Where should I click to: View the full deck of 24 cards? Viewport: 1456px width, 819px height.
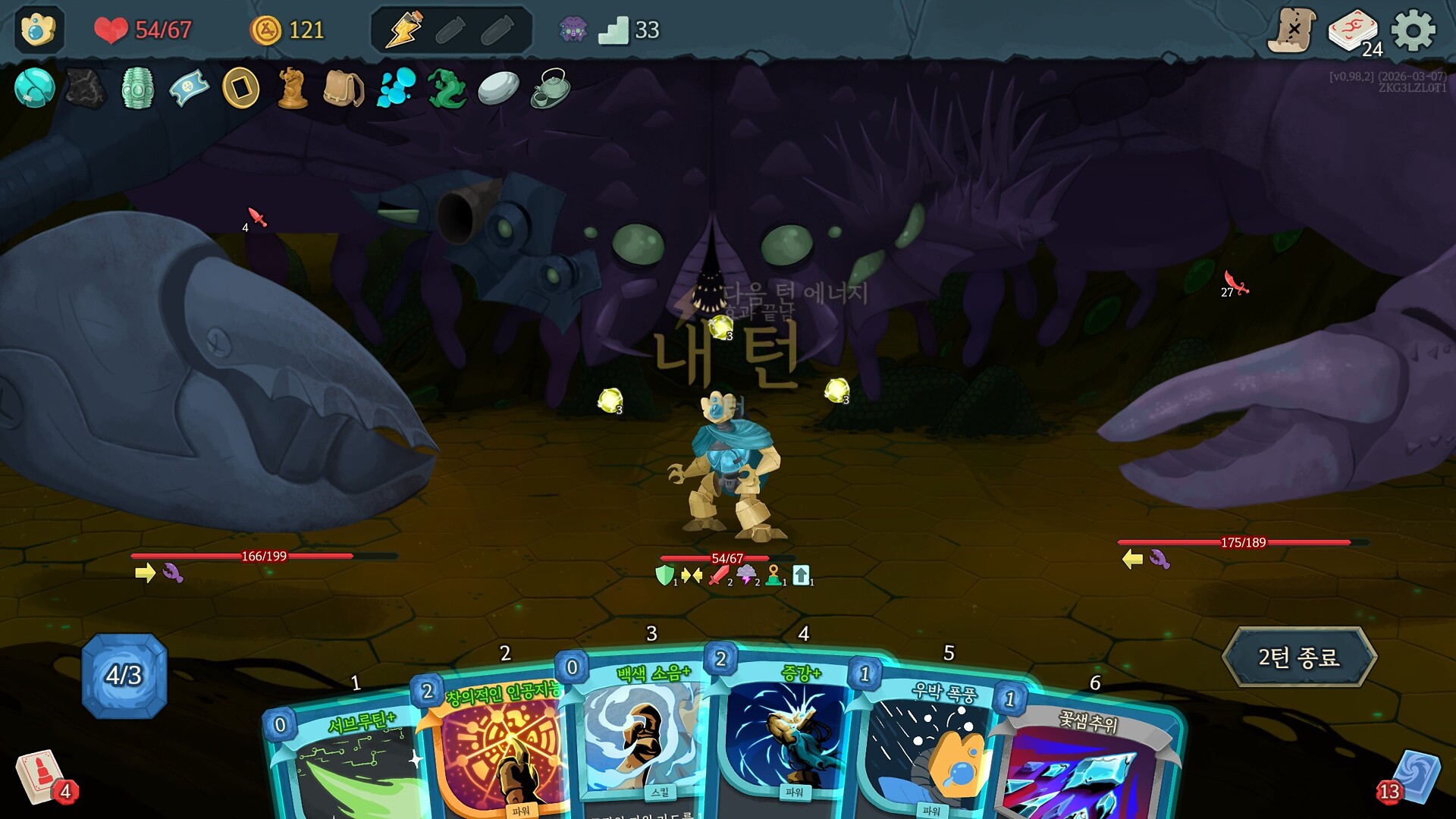pos(1354,32)
